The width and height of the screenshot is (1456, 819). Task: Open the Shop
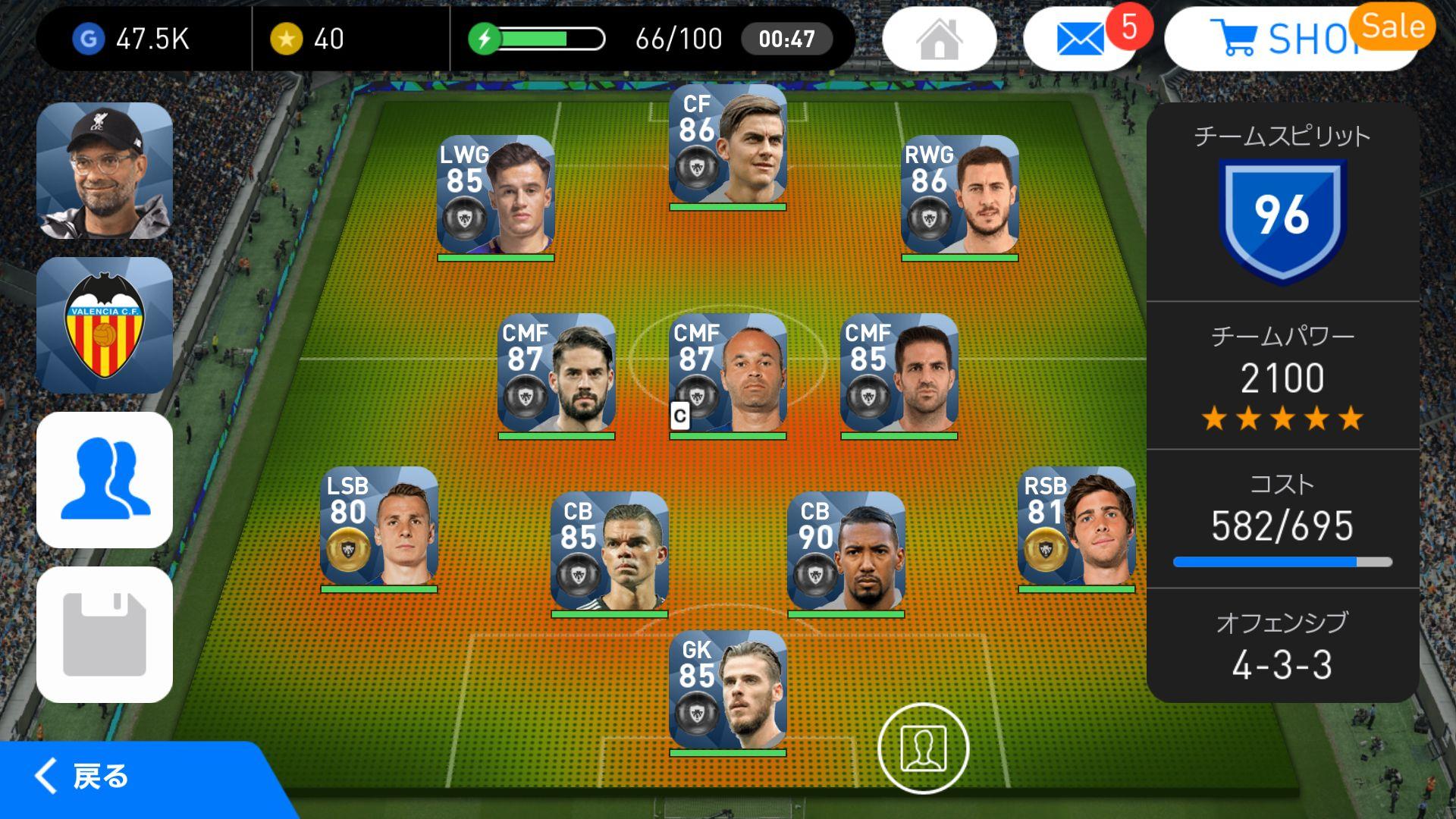tap(1289, 39)
